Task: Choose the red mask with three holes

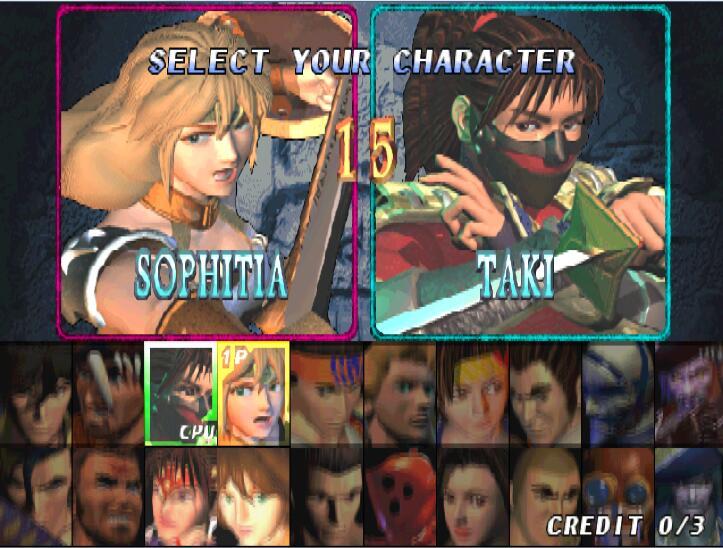Action: [399, 496]
